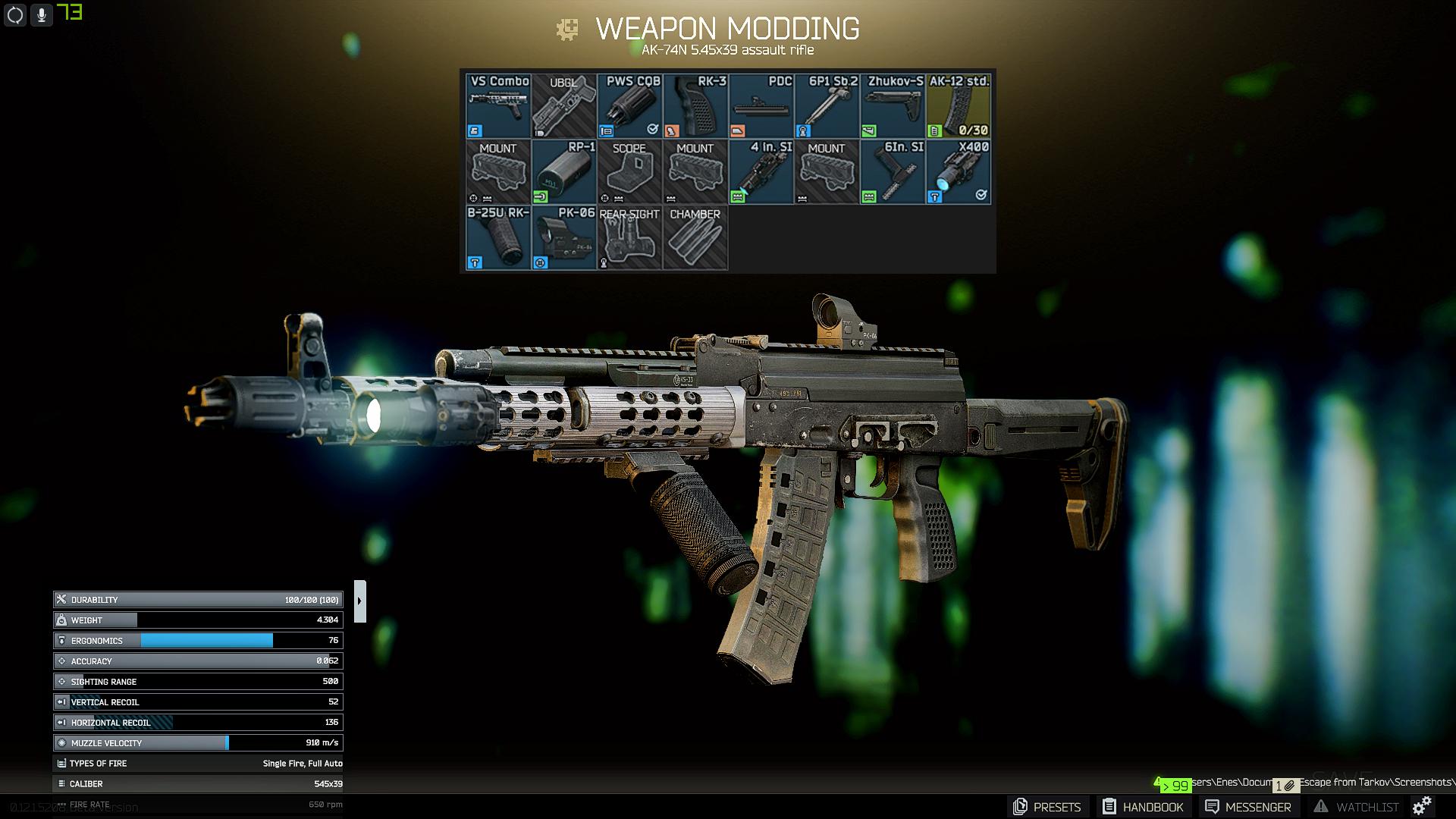The width and height of the screenshot is (1456, 819).
Task: Select the PDC dust cover slot
Action: pyautogui.click(x=761, y=105)
